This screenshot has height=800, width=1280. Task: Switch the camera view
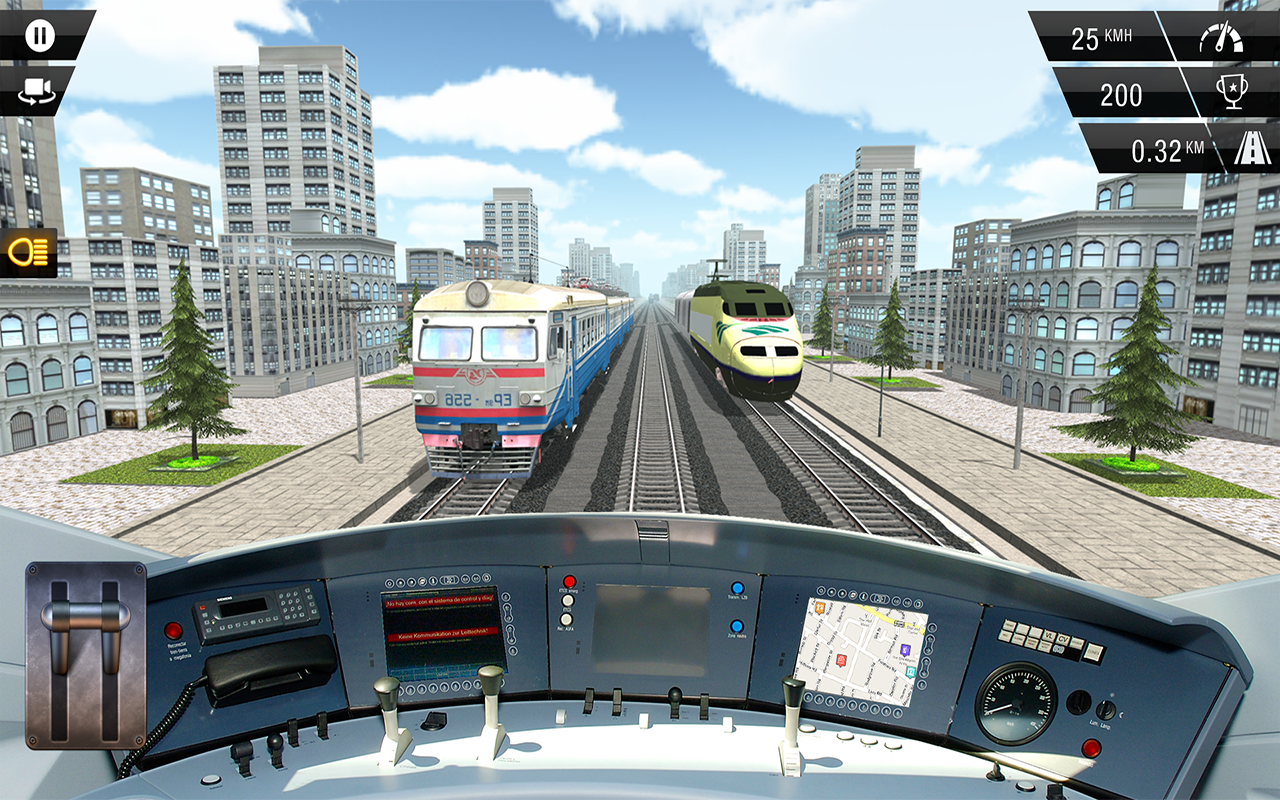38,93
